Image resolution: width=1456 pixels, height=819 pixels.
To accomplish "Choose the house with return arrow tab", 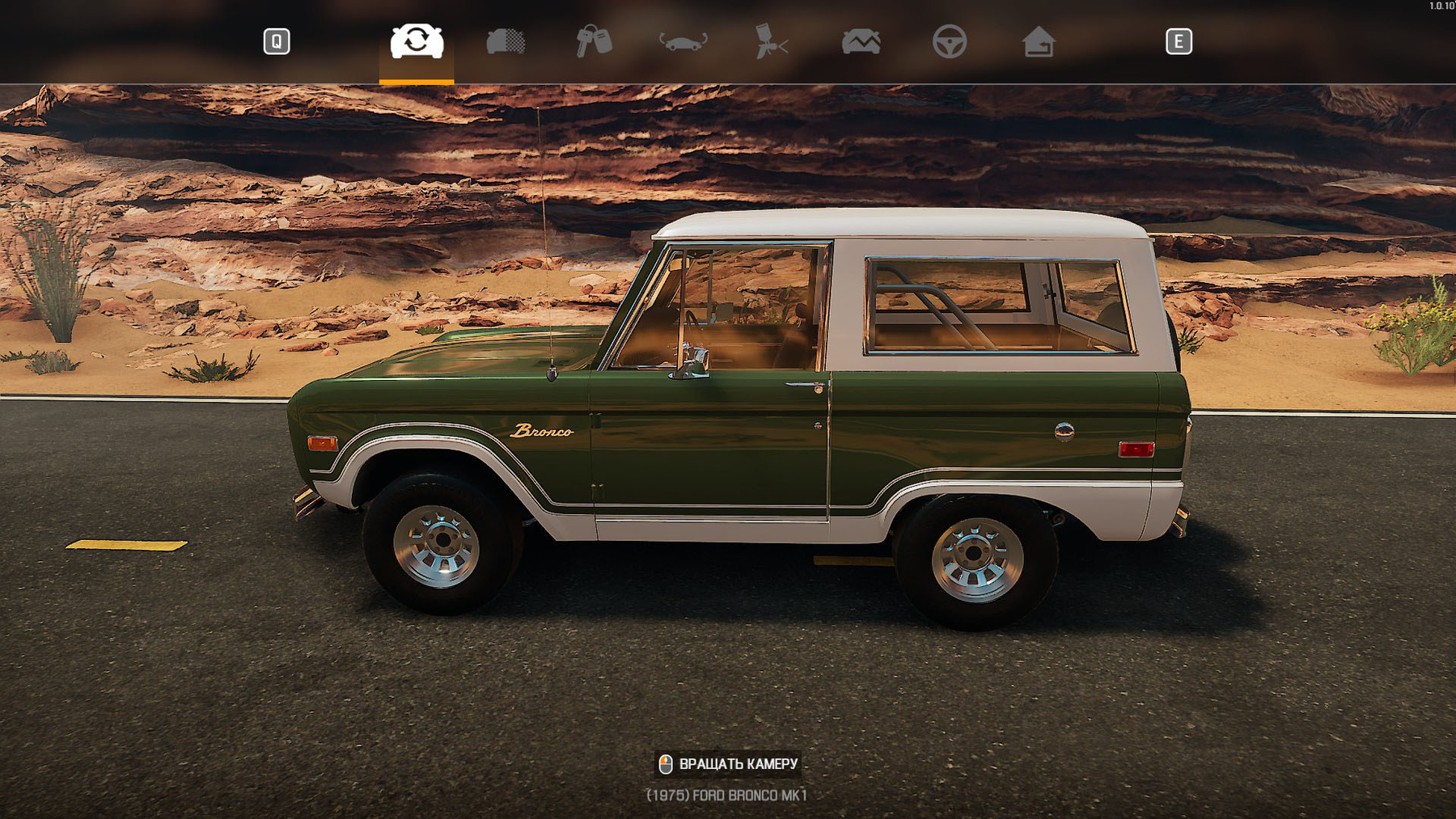I will [1038, 41].
